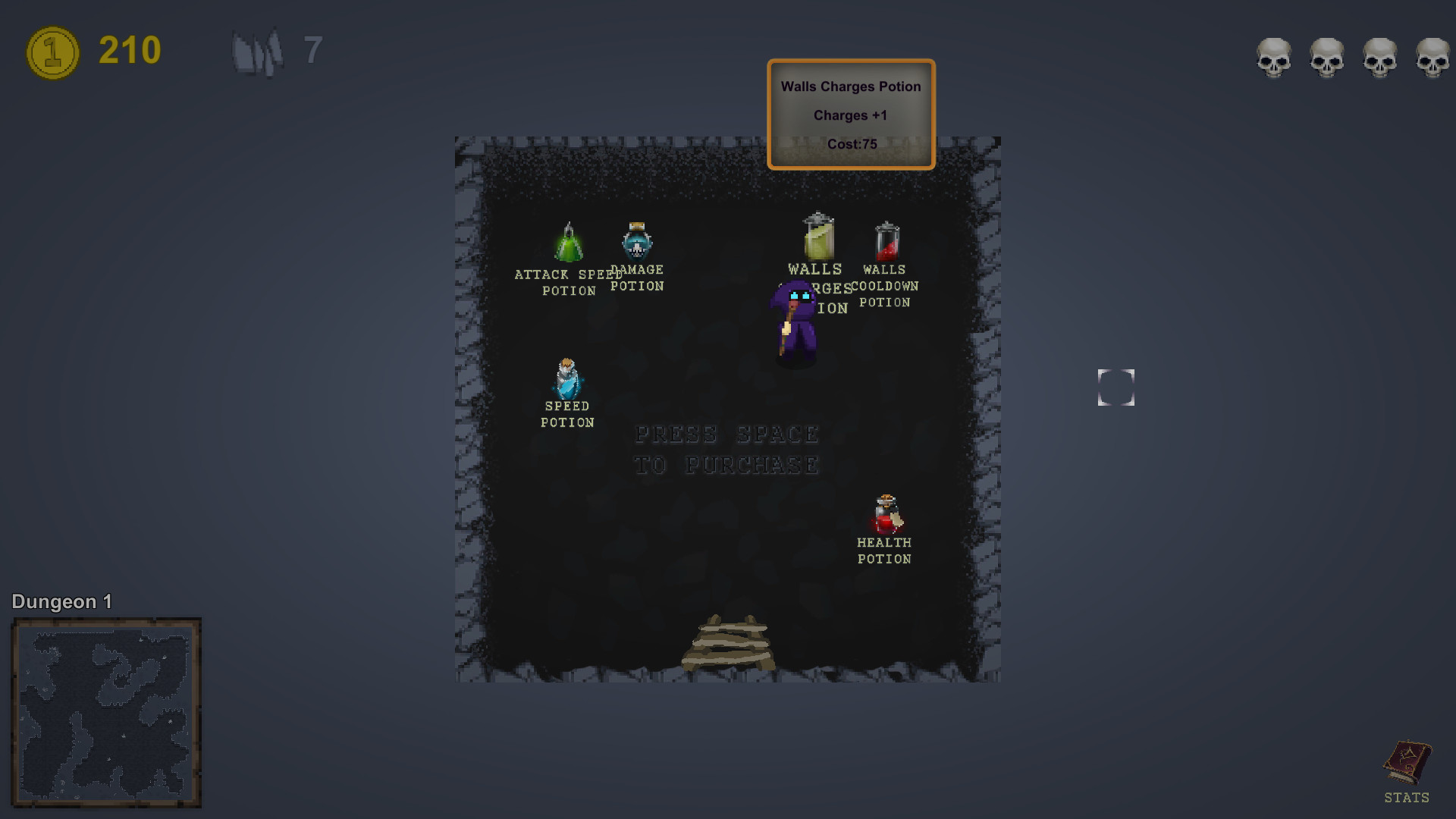Open the Dungeon 1 minimap
Image resolution: width=1456 pixels, height=819 pixels.
(x=106, y=713)
